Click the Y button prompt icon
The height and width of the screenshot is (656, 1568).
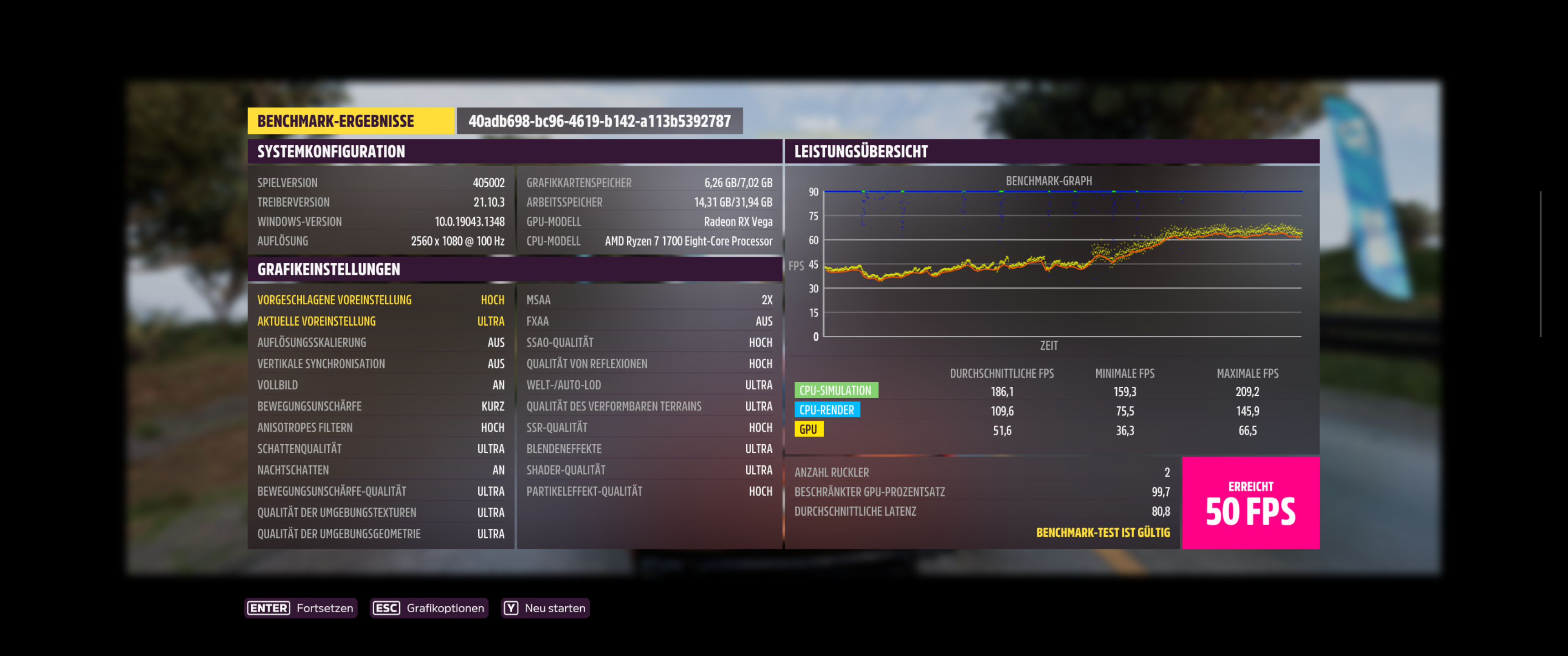pos(511,607)
